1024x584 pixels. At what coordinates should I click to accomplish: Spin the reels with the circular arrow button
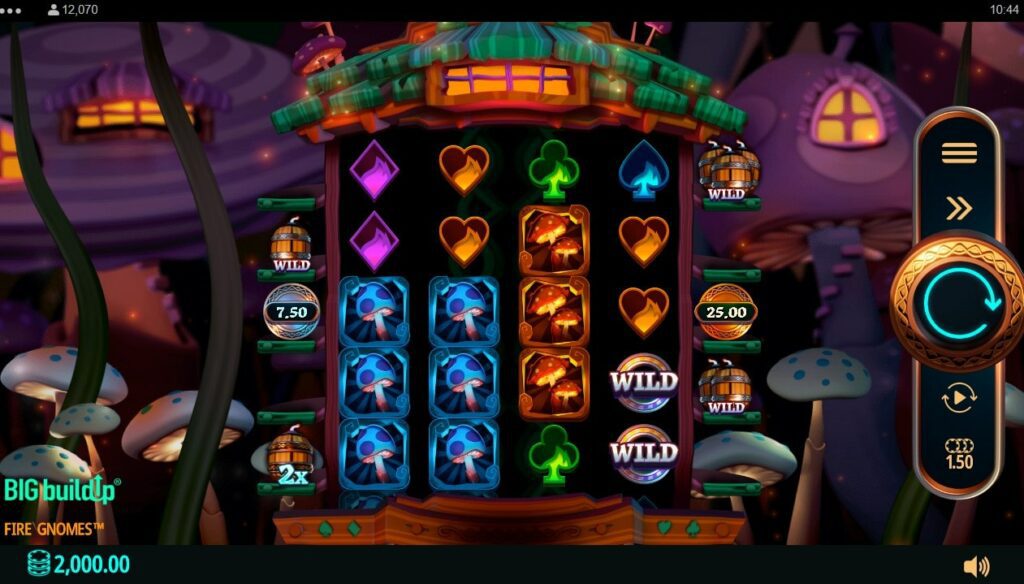coord(957,302)
